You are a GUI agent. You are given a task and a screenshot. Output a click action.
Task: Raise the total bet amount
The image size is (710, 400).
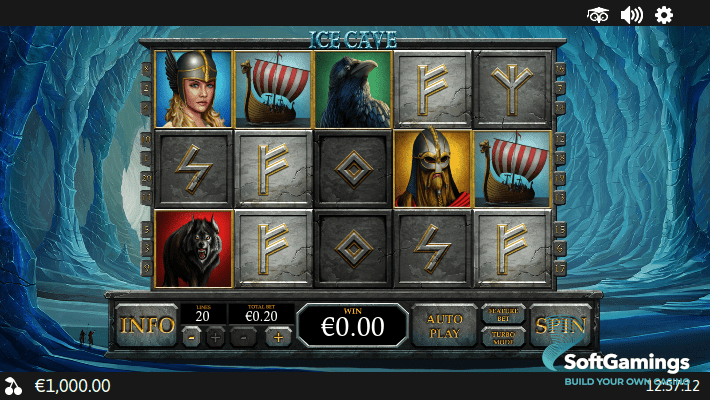pos(278,337)
